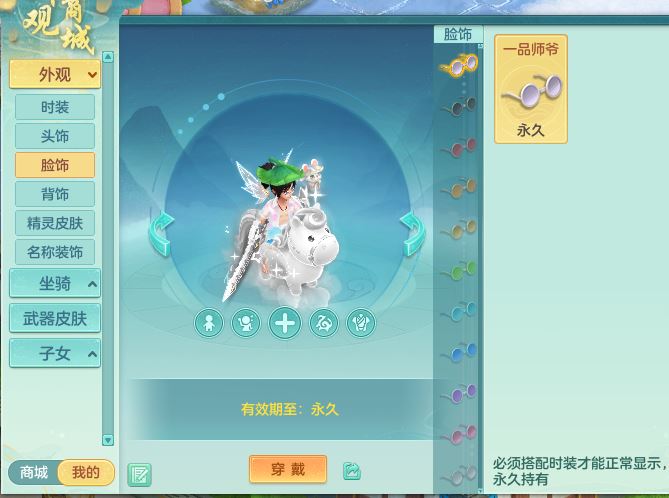Open the 头饰 category
Viewport: 669px width, 498px height.
(x=55, y=136)
